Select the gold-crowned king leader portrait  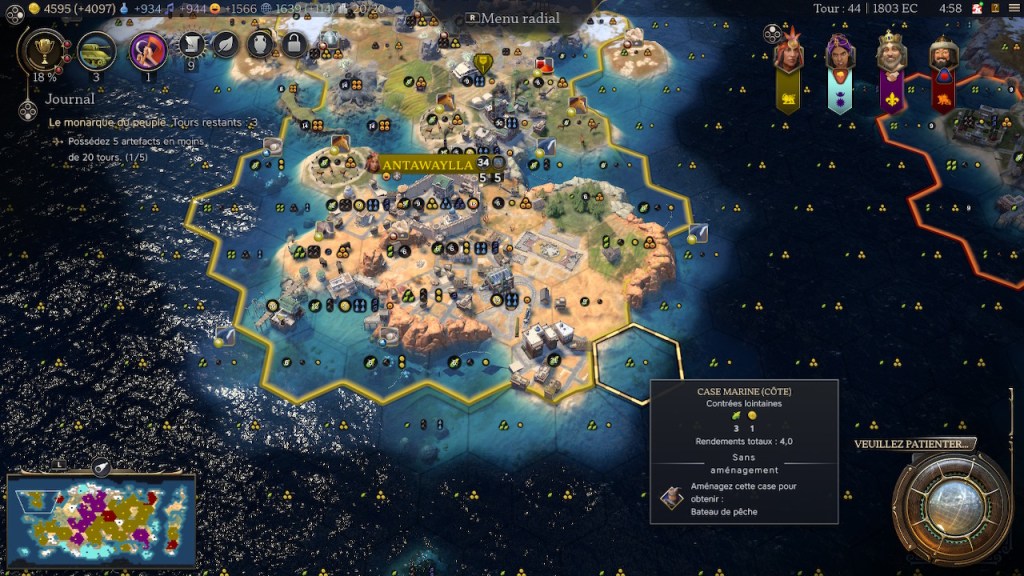click(x=892, y=55)
